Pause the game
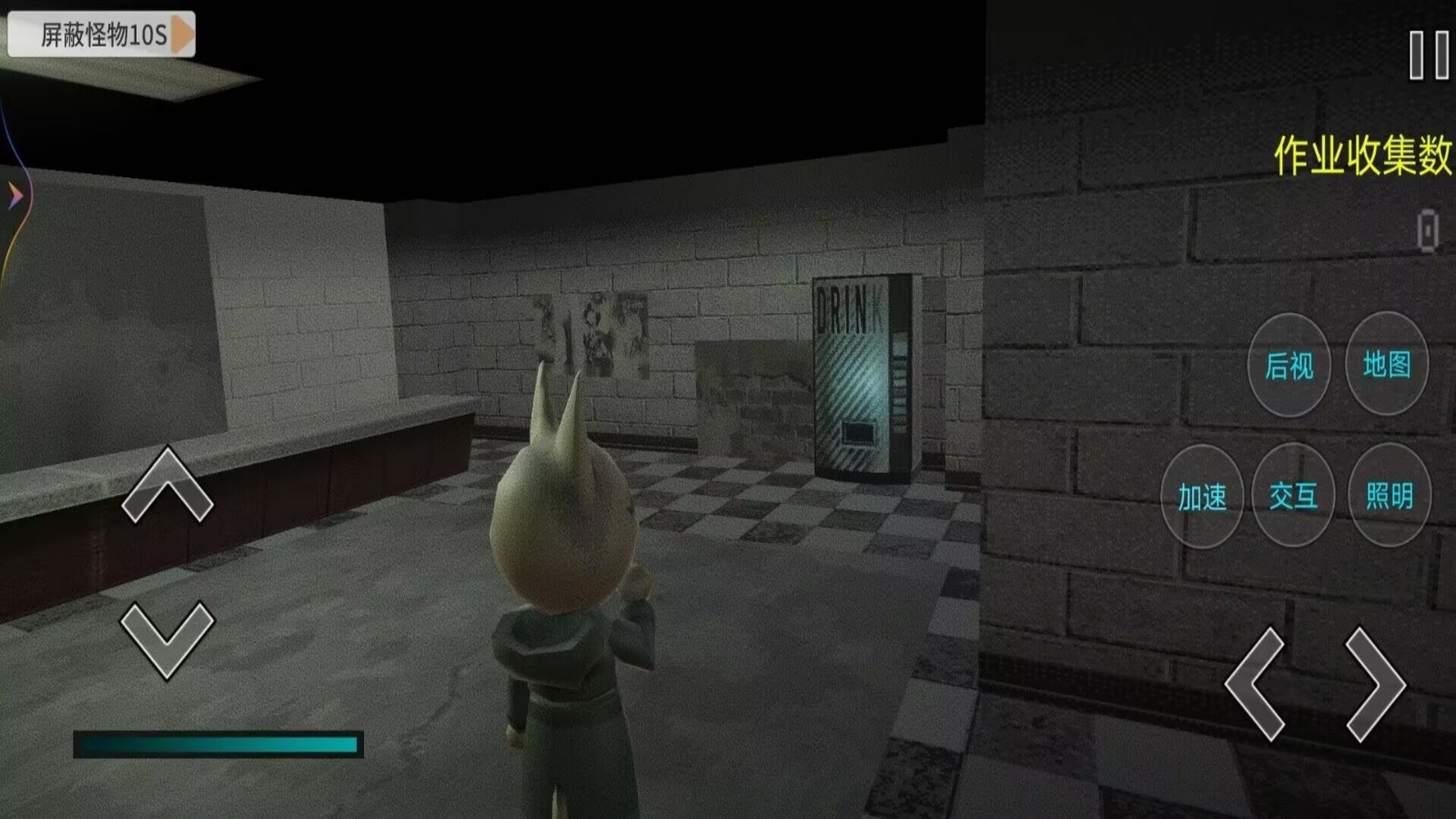 click(1428, 55)
